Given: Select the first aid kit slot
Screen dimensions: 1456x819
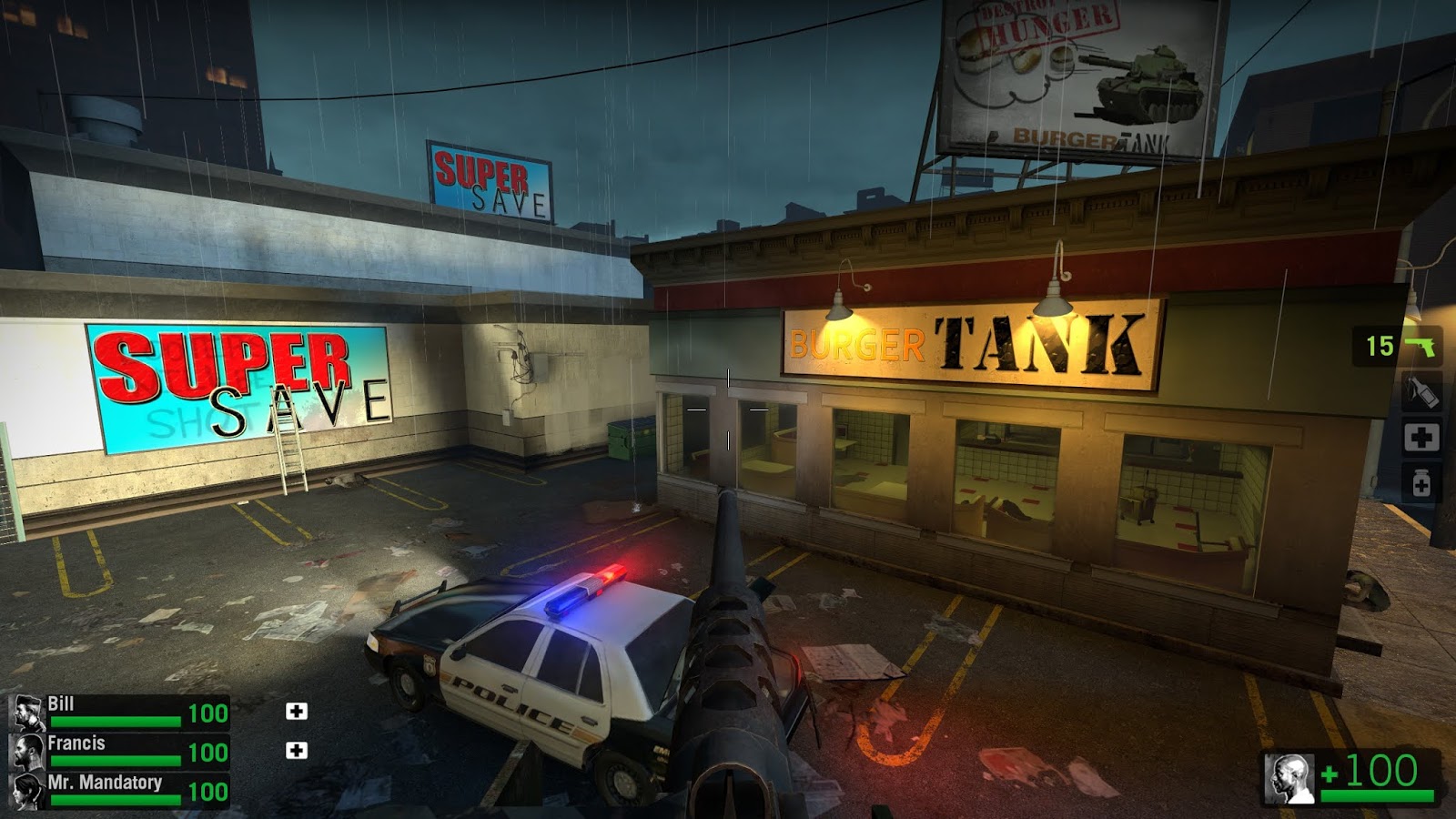Looking at the screenshot, I should pos(1424,436).
